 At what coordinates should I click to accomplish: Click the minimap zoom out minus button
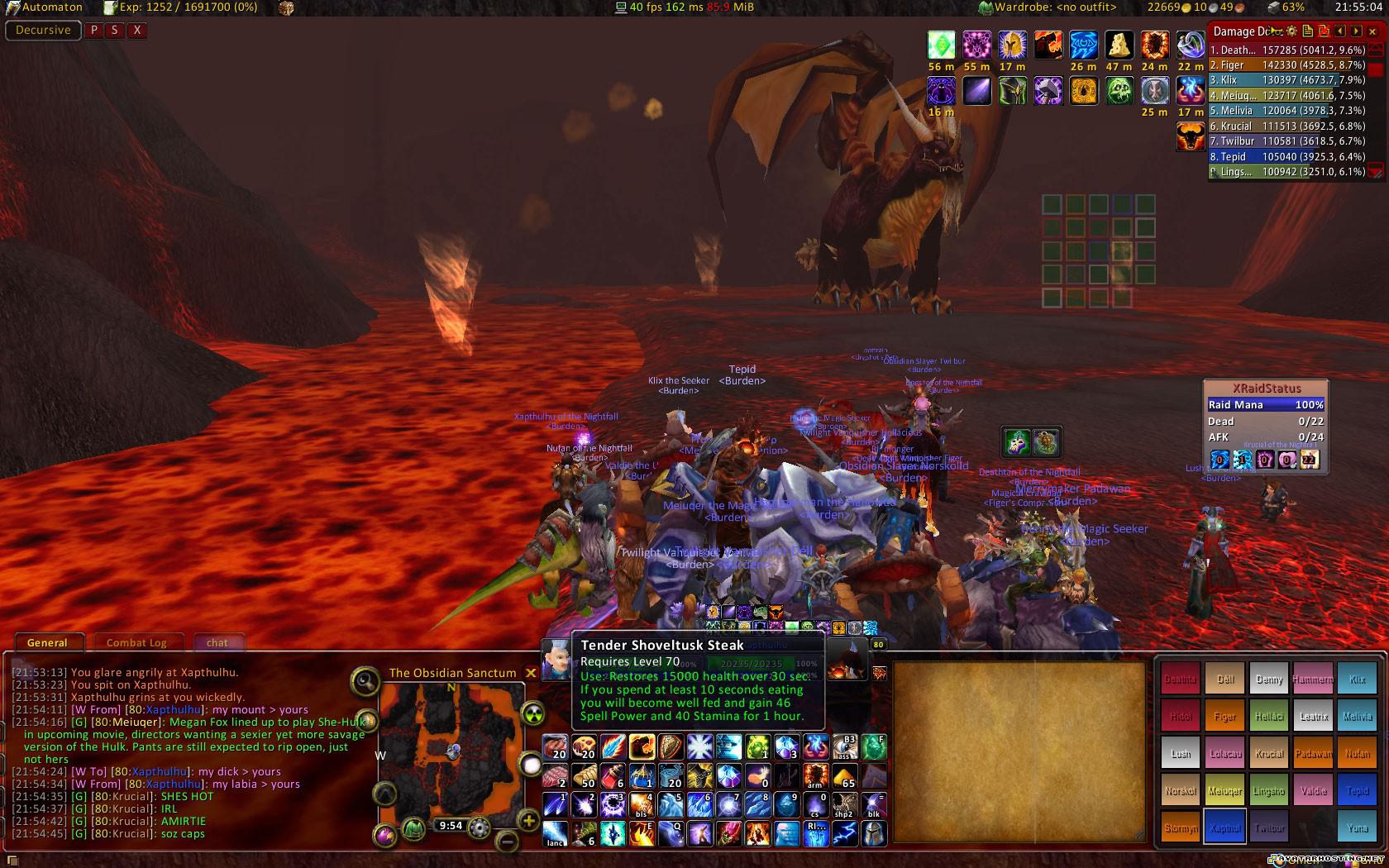click(x=506, y=842)
